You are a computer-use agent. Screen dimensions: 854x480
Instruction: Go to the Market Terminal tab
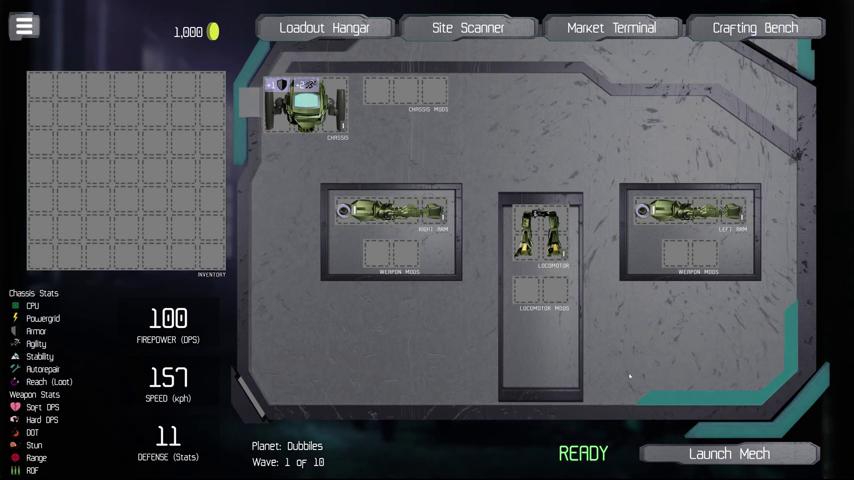click(611, 28)
